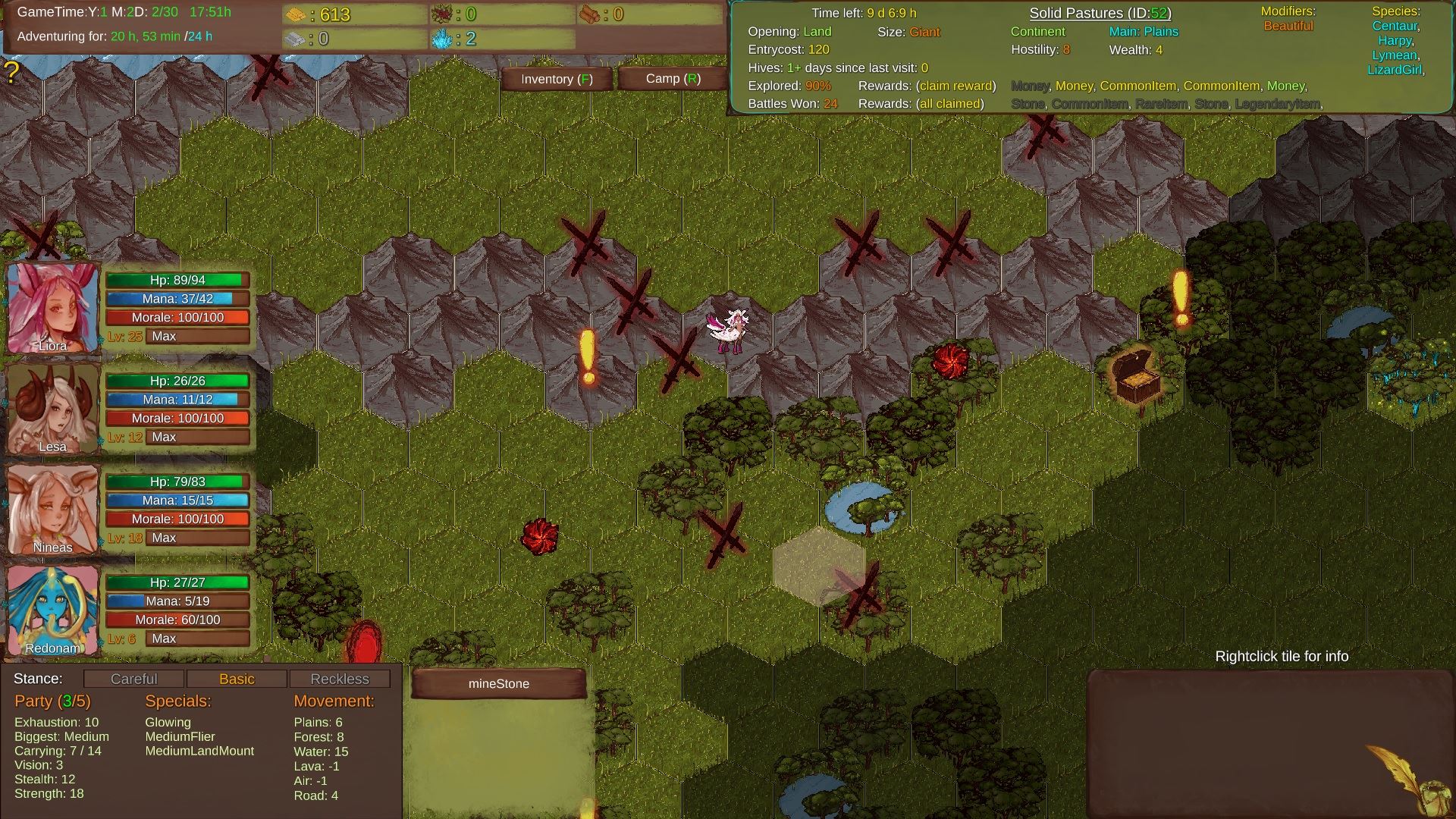The image size is (1456, 819).
Task: Select Redonam's portrait
Action: pos(53,610)
